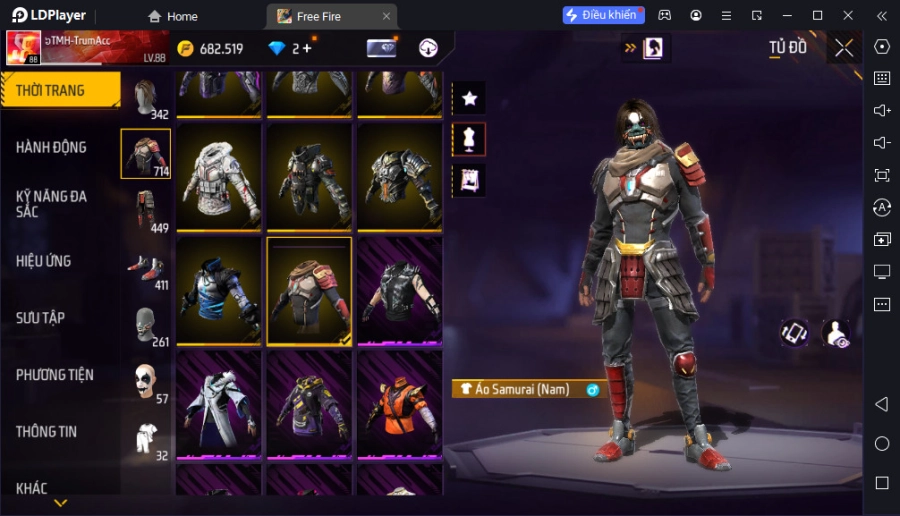Switch to pants subcategory showing 449
The height and width of the screenshot is (516, 900).
(x=146, y=211)
